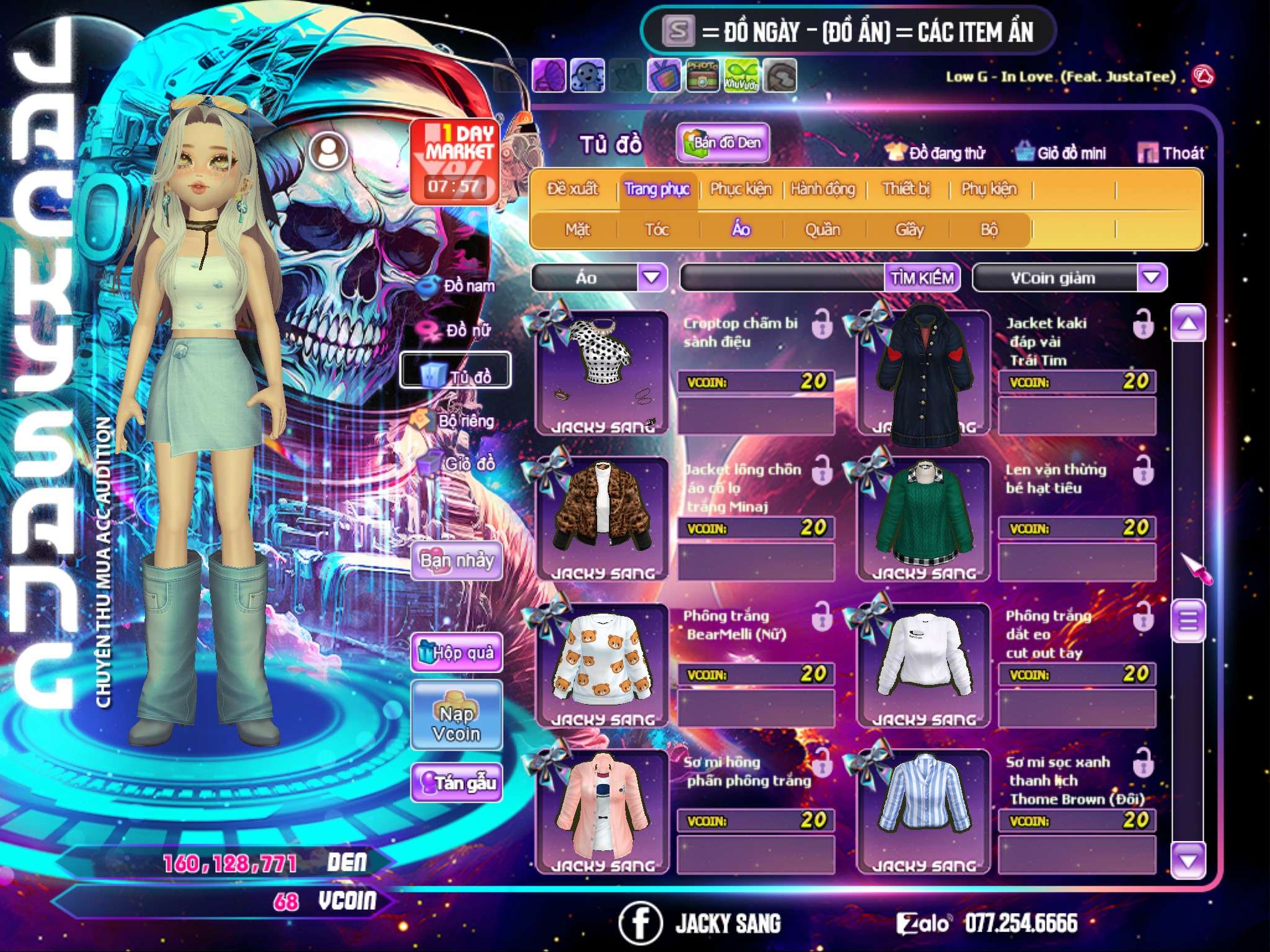Open the VCoin giảm sort dropdown
This screenshot has height=952, width=1270.
(x=1152, y=277)
